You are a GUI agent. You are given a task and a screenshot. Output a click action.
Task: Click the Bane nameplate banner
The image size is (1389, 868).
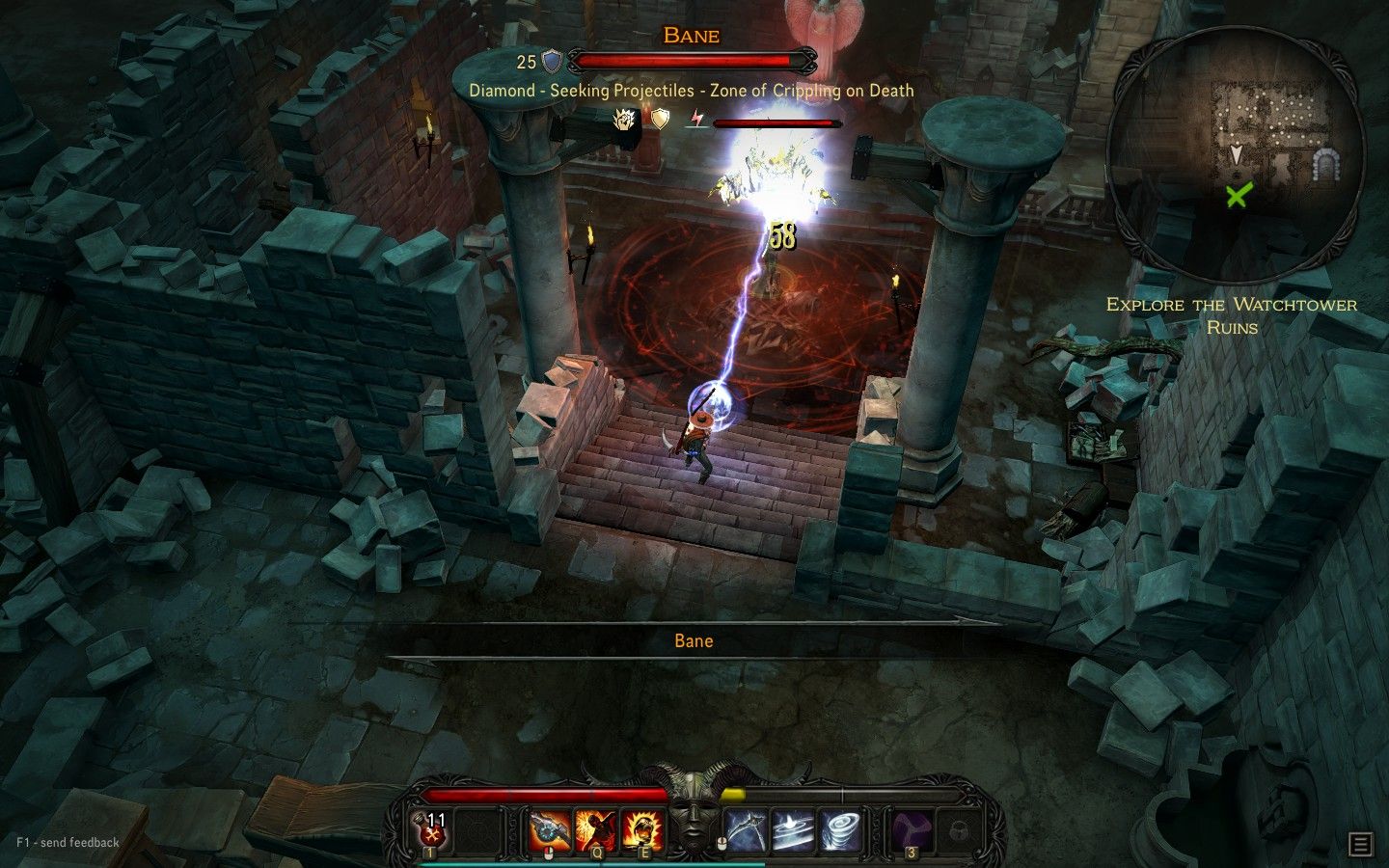pos(694,639)
